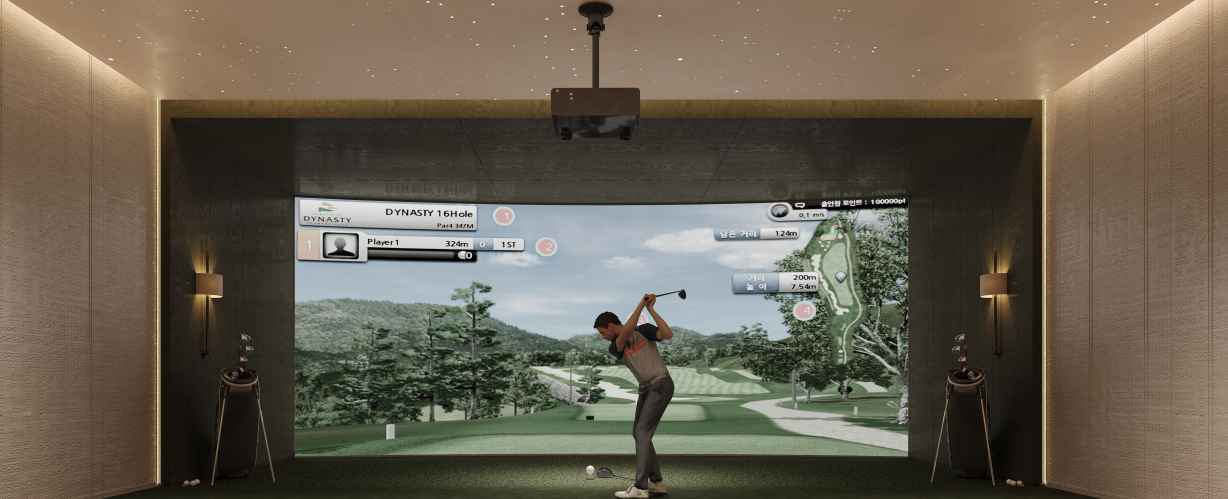Screen dimensions: 1228x499
Task: Open the hole layout minimap
Action: coord(838,288)
